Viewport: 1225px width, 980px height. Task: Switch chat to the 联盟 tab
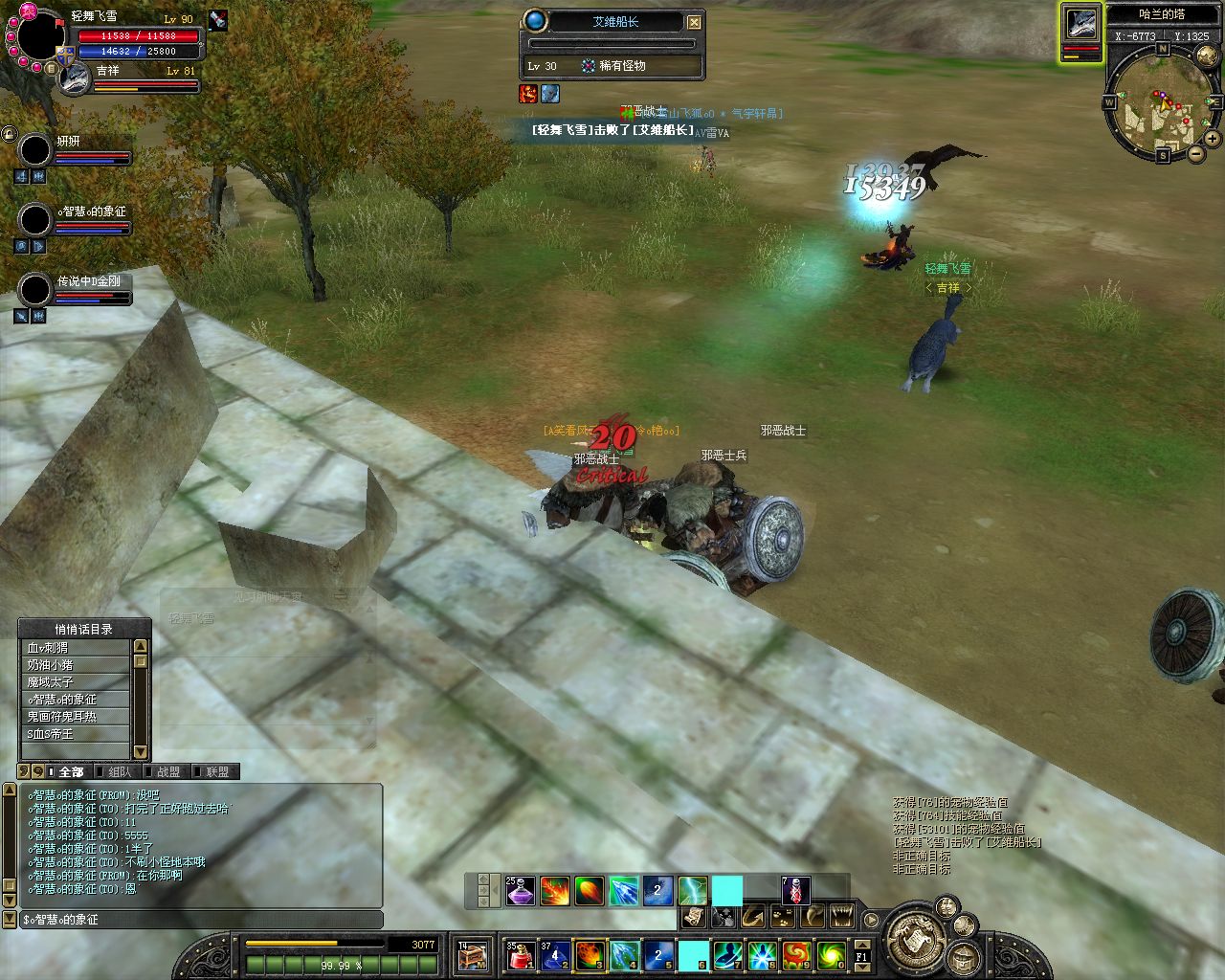coord(217,771)
